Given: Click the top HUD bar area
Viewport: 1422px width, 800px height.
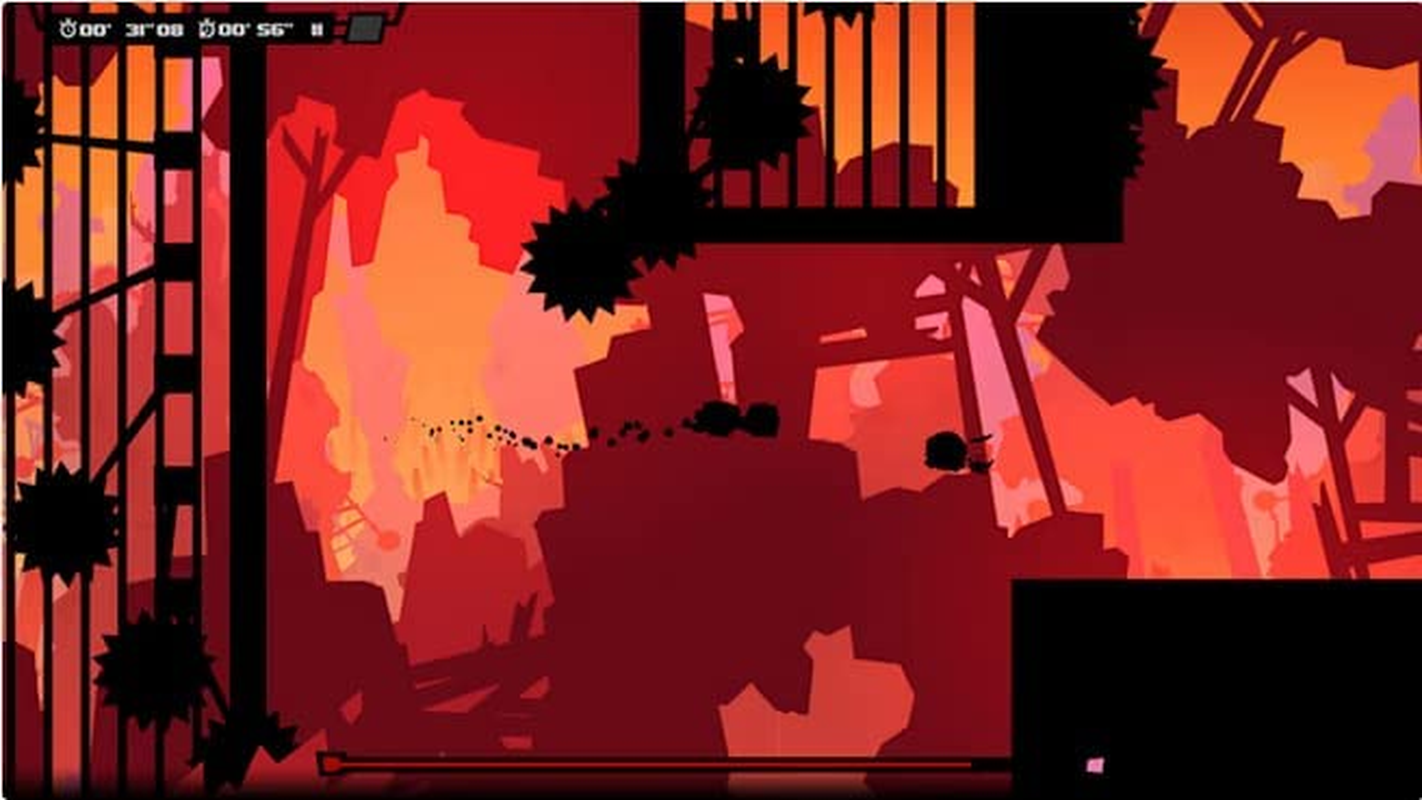Looking at the screenshot, I should (x=200, y=28).
